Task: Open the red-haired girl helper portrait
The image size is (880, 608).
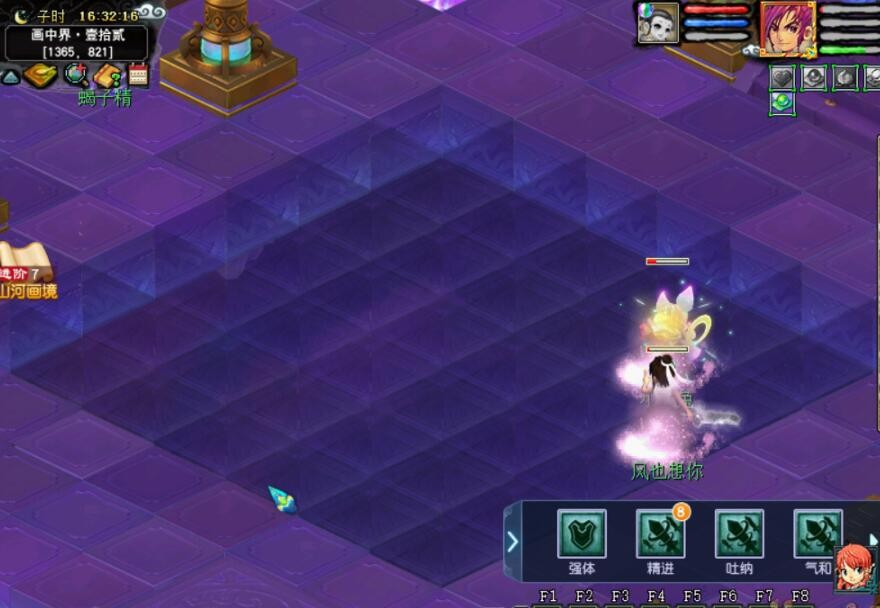Action: [x=855, y=567]
